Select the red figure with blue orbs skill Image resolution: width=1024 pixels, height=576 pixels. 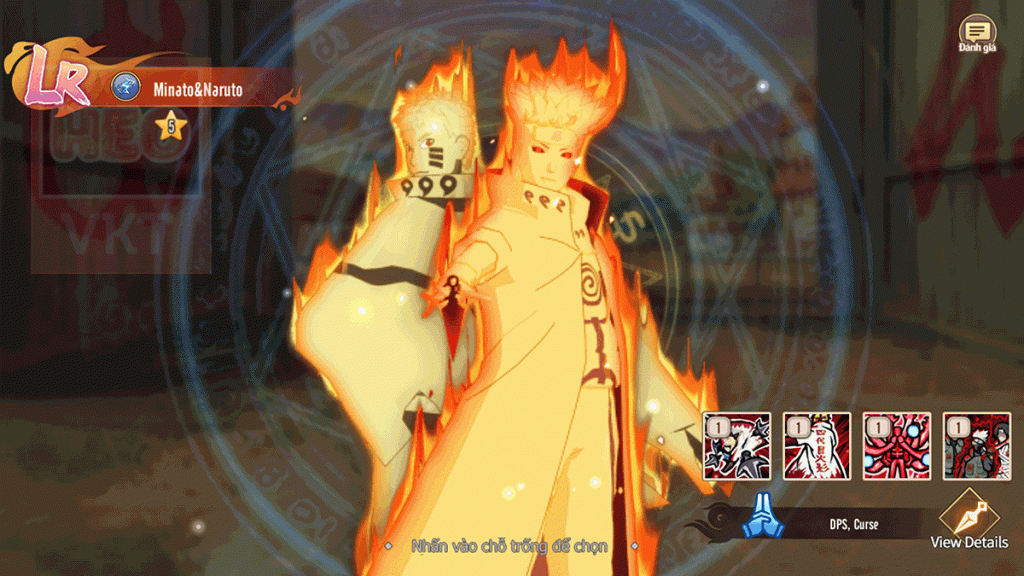(x=897, y=446)
